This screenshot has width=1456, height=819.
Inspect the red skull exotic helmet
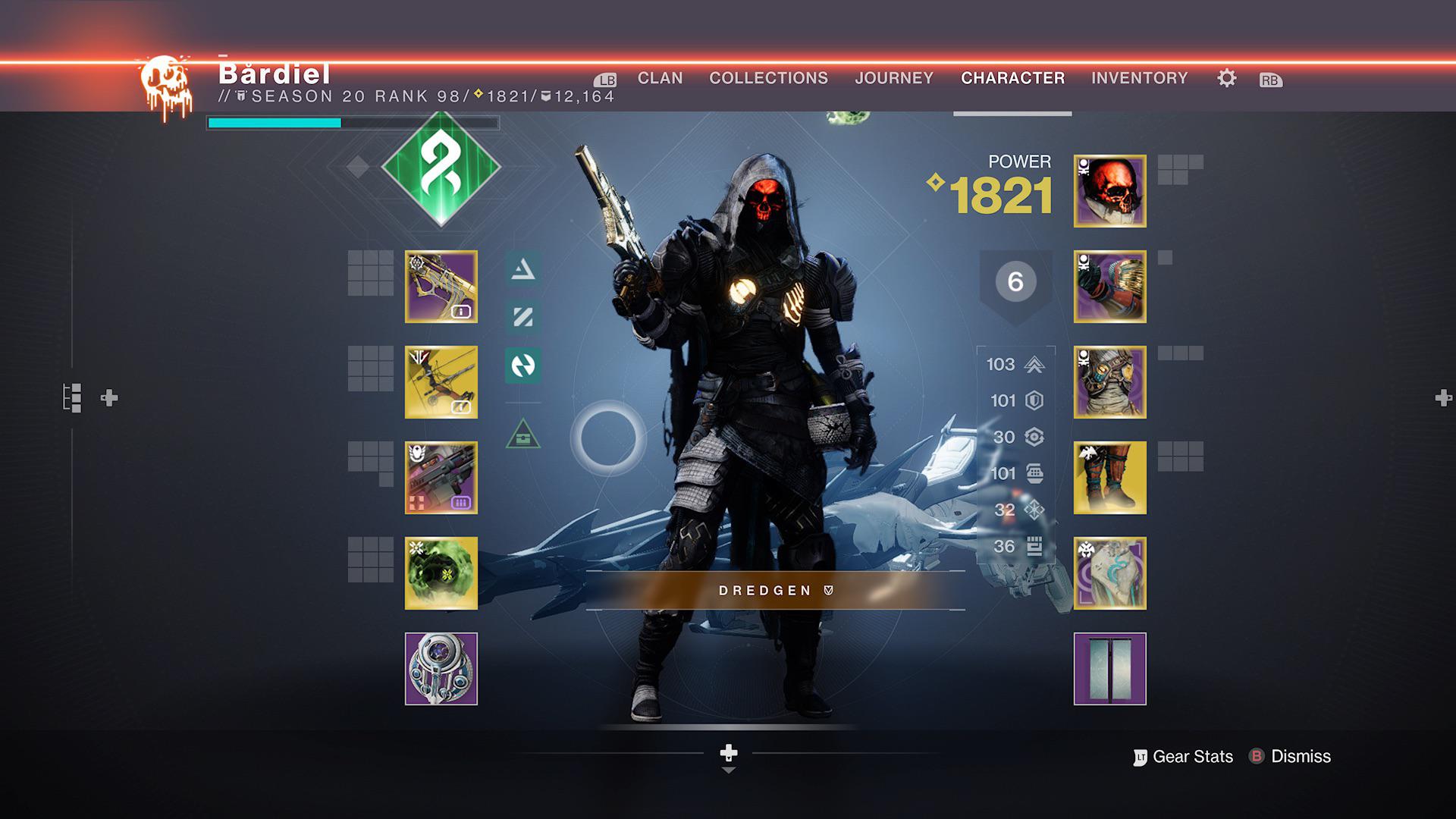pos(1109,191)
